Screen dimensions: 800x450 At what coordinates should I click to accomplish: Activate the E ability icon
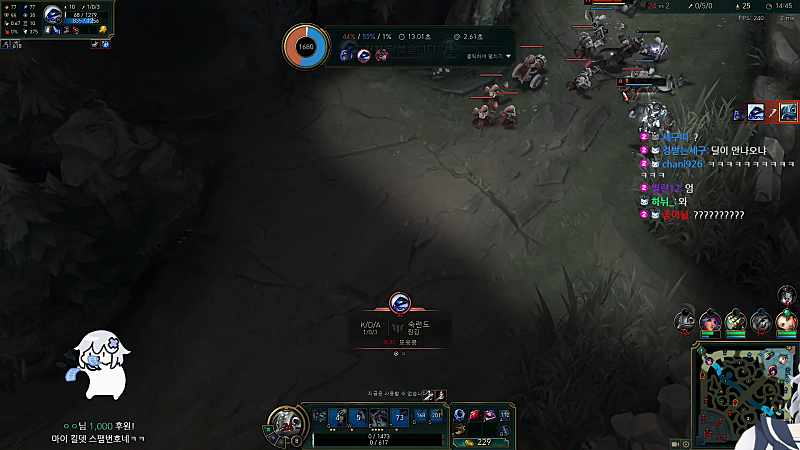tap(379, 417)
